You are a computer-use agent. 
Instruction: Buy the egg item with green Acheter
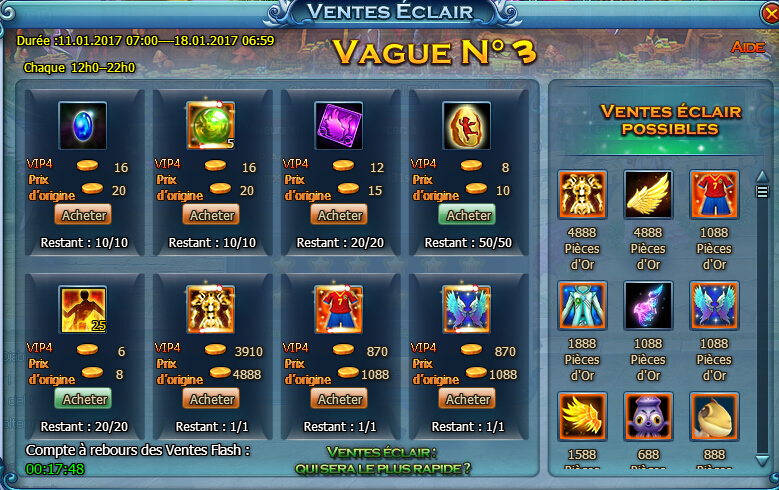(468, 215)
